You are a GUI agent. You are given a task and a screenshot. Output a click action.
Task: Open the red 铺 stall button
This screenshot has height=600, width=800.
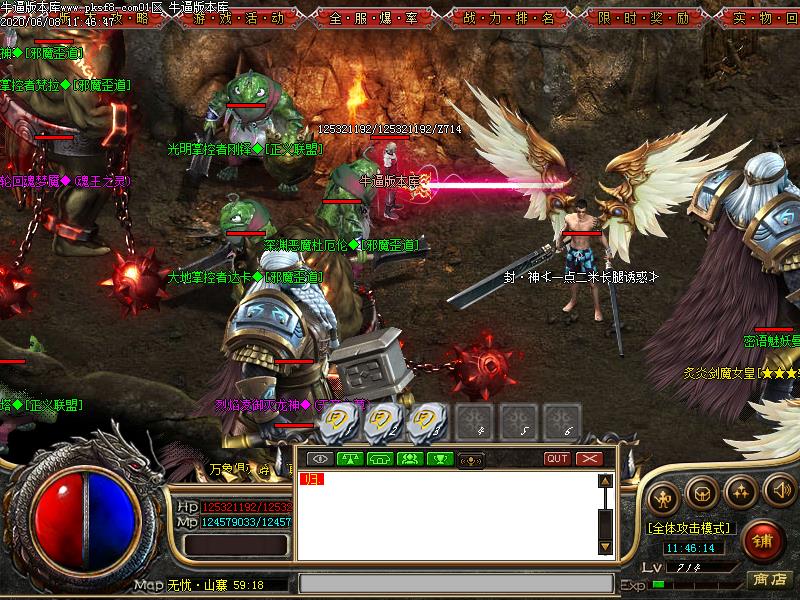tap(763, 540)
